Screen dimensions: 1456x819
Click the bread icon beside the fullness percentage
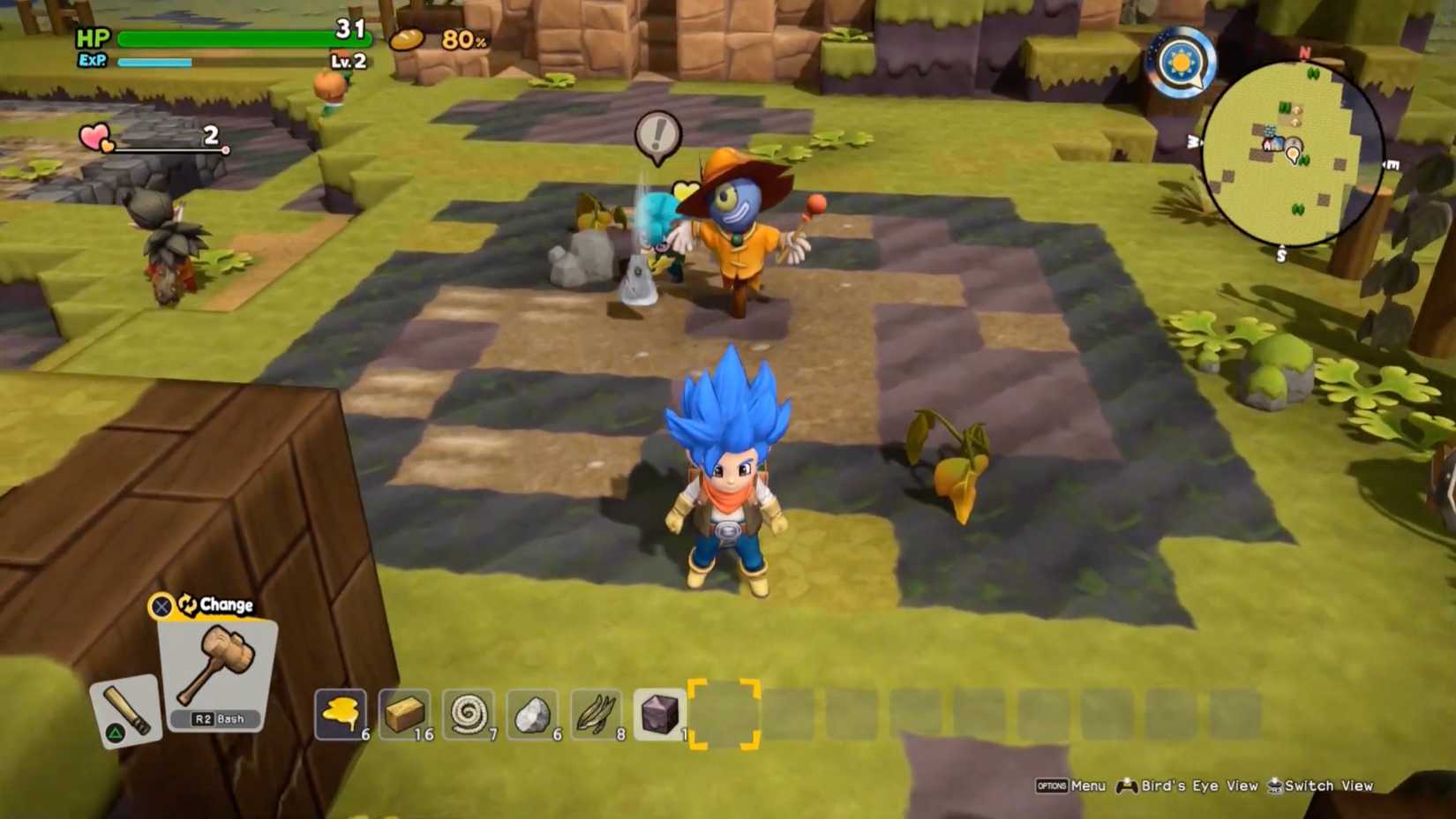coord(408,39)
